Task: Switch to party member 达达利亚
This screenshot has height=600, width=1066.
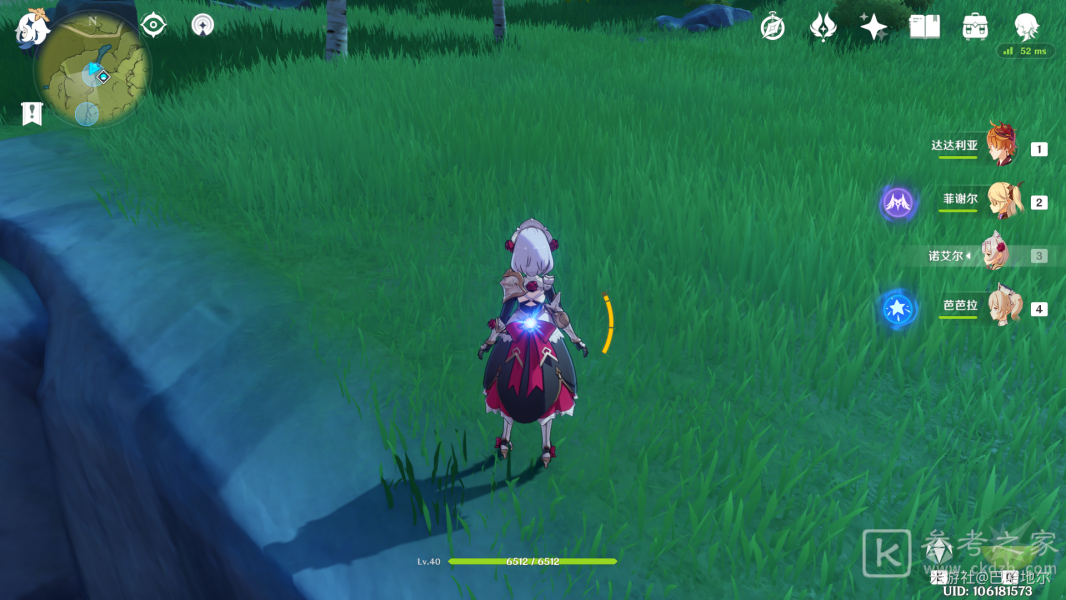Action: [x=1000, y=146]
